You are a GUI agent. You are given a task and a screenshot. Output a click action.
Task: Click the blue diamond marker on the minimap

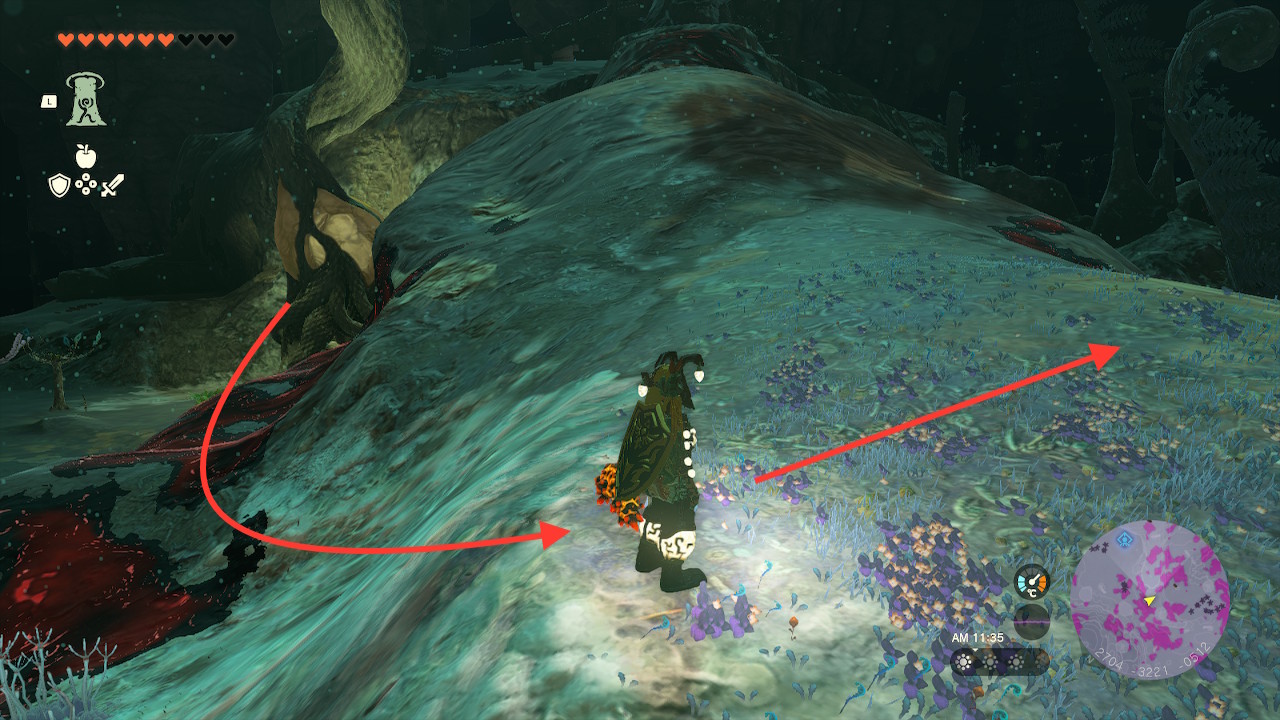pos(1125,539)
